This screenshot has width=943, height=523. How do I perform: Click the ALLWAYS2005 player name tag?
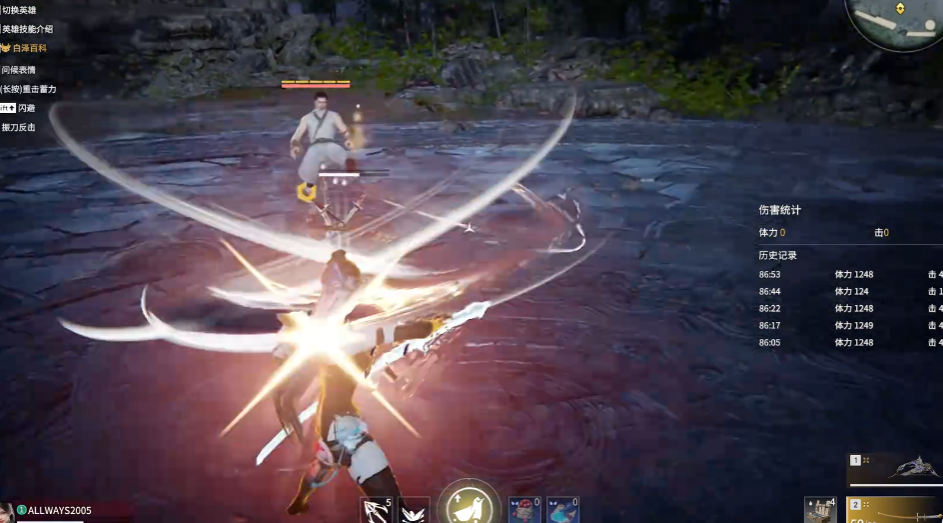pos(59,510)
